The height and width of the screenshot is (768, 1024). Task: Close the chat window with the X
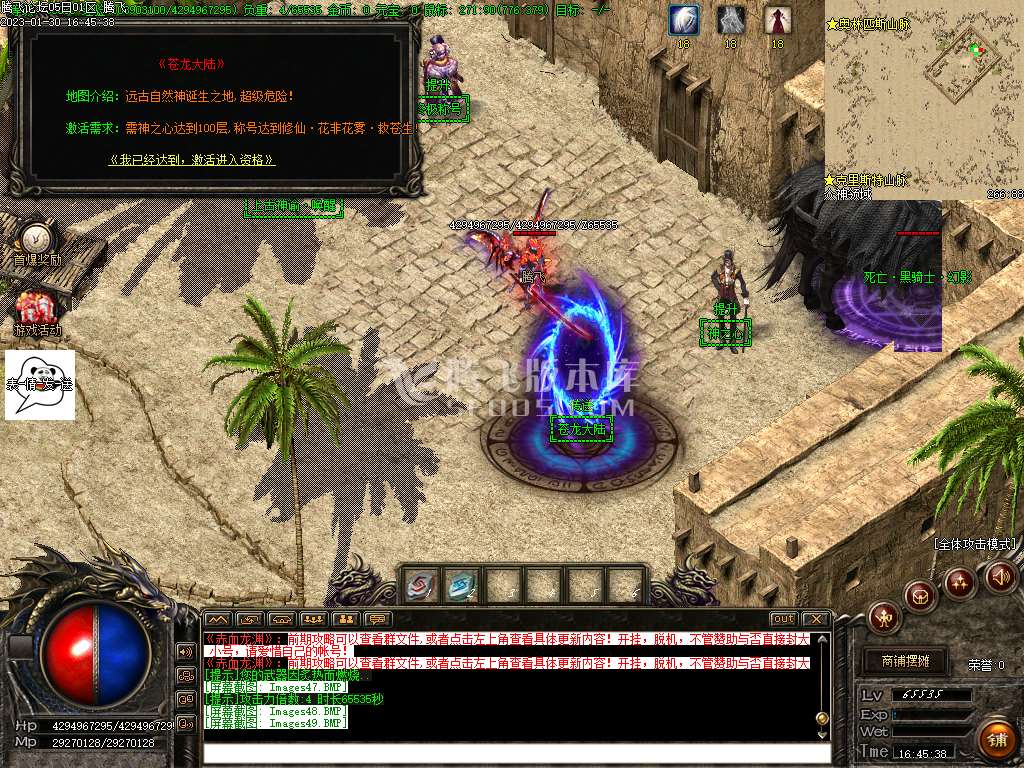point(816,619)
